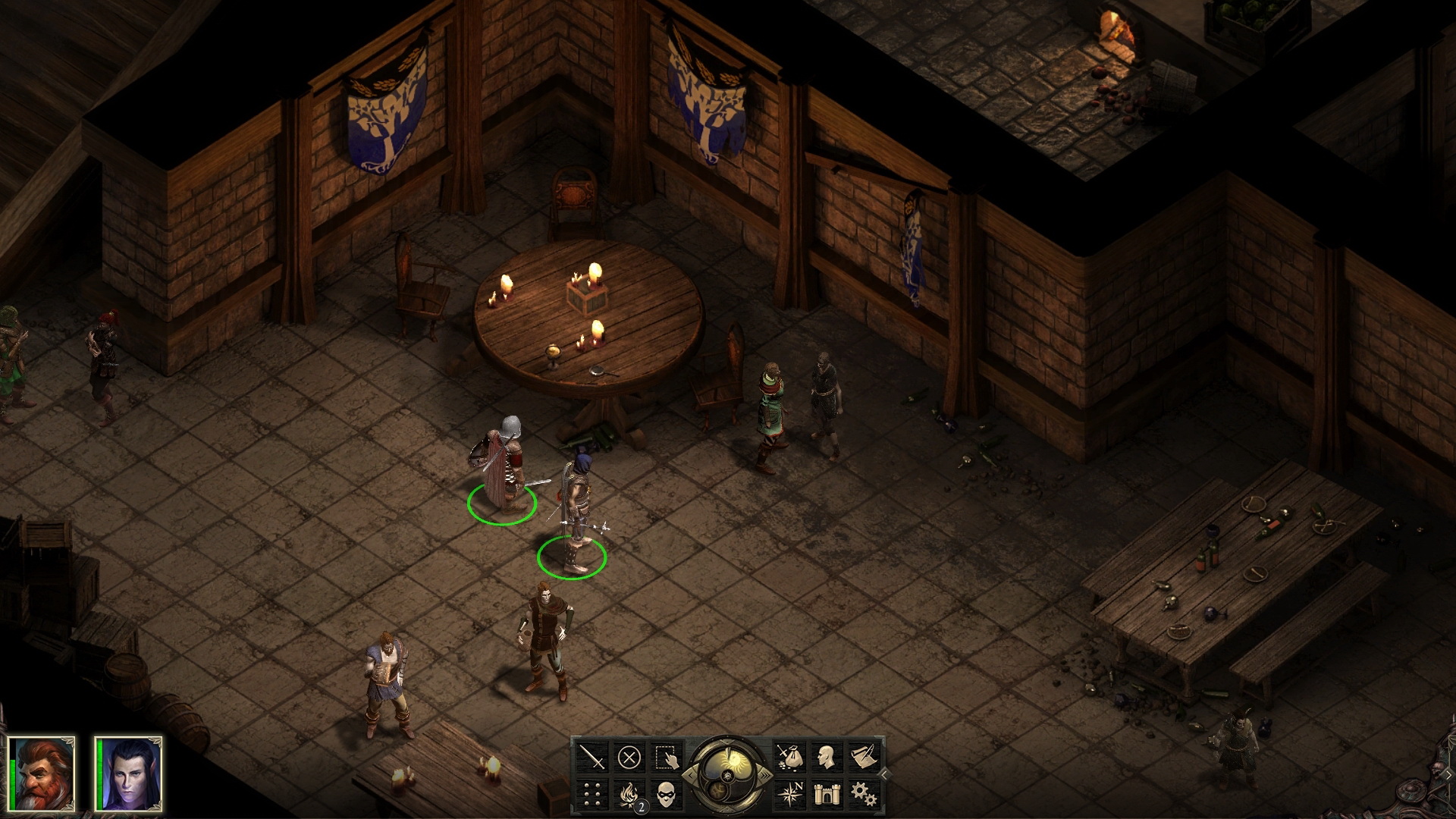Screen dimensions: 1456x819
Task: Open the area map compass icon
Action: (x=790, y=795)
